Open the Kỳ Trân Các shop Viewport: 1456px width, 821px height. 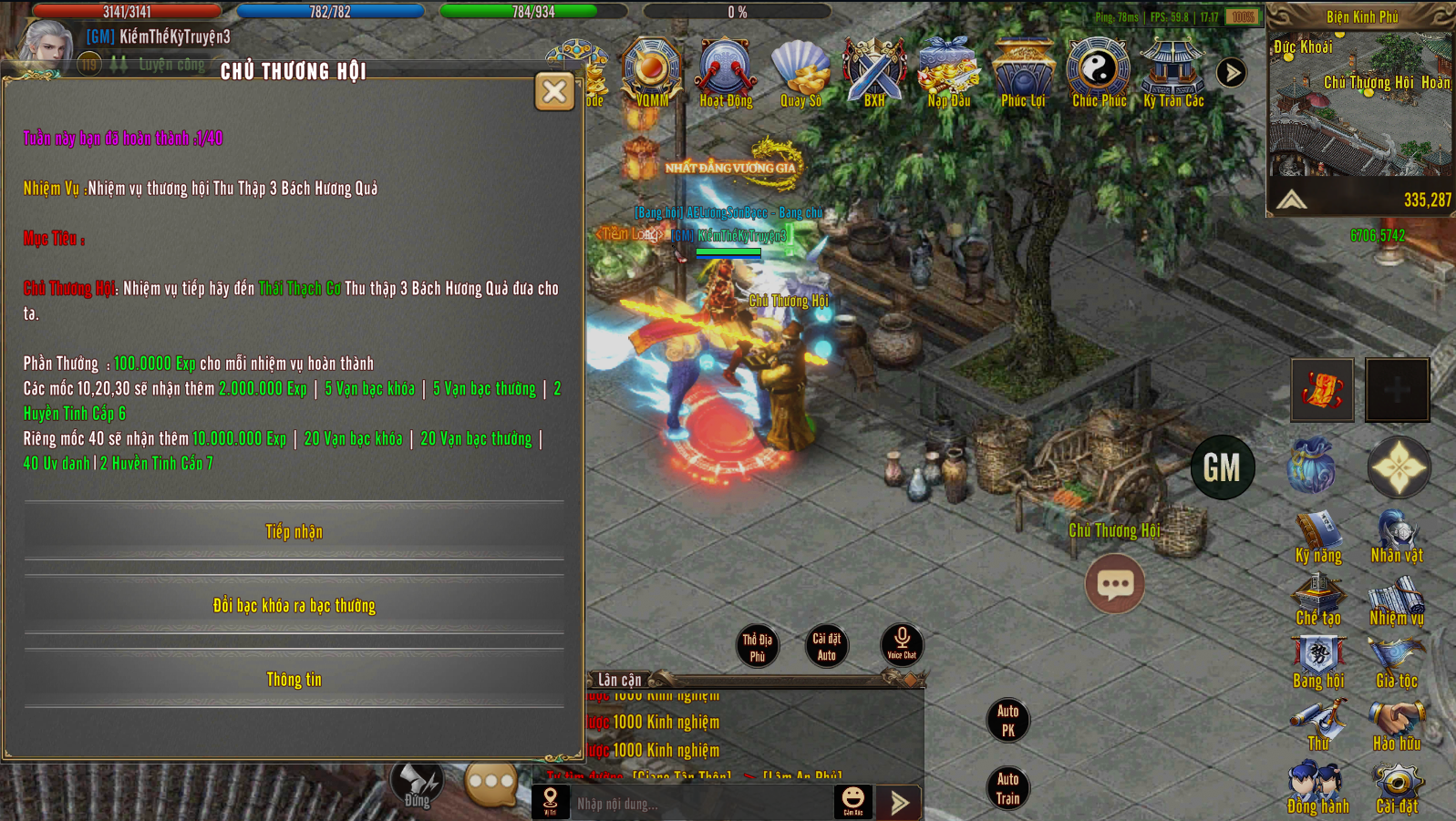1173,71
